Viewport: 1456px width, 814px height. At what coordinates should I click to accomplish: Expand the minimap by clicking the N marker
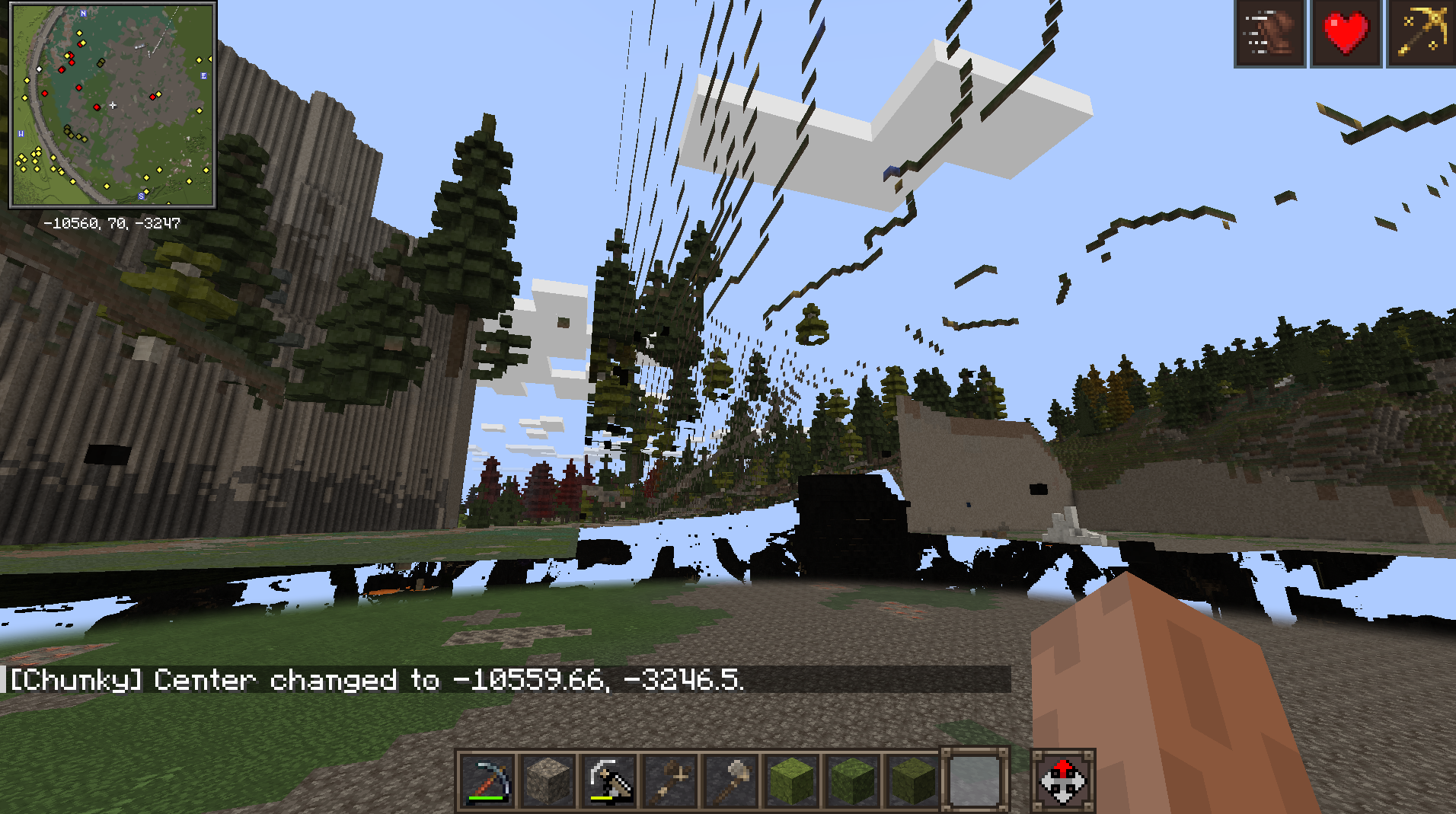(84, 13)
